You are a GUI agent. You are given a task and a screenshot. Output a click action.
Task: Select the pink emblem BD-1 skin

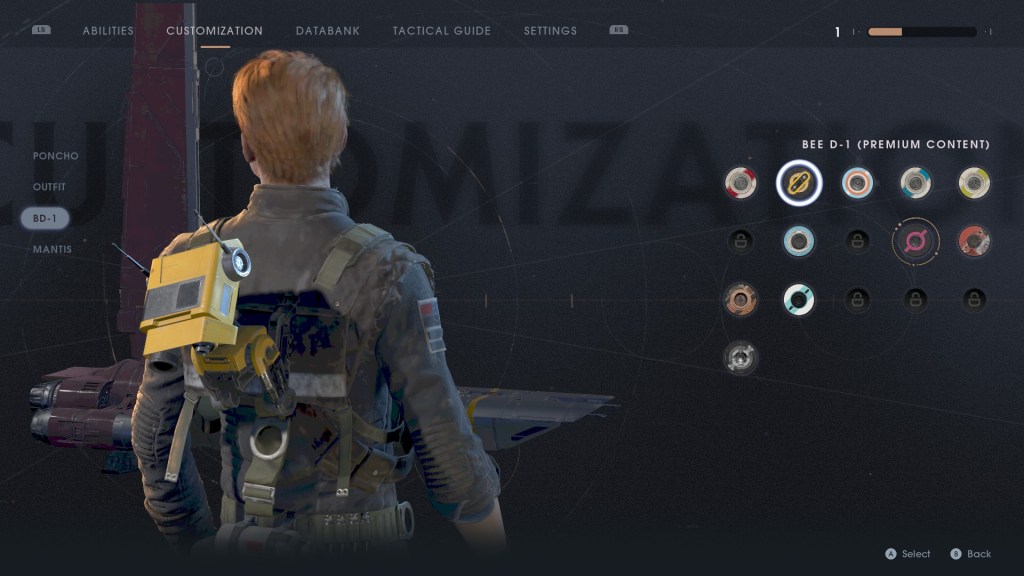click(915, 241)
